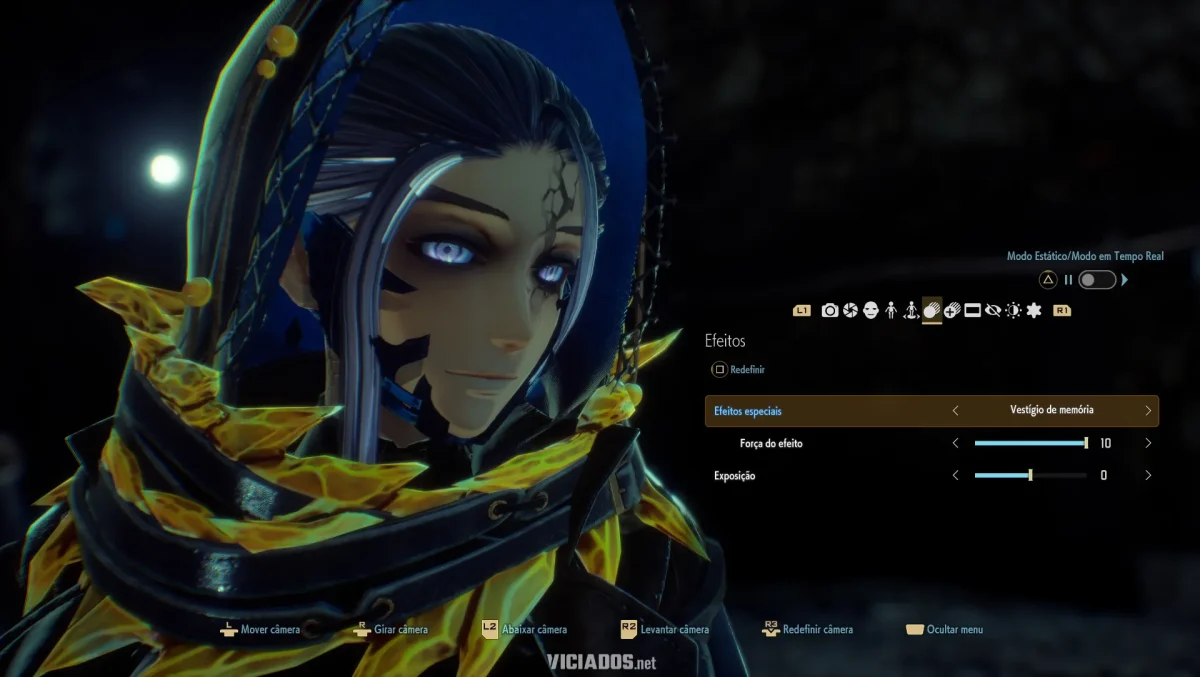The image size is (1200, 677).
Task: Select the face expression tab
Action: [x=870, y=311]
